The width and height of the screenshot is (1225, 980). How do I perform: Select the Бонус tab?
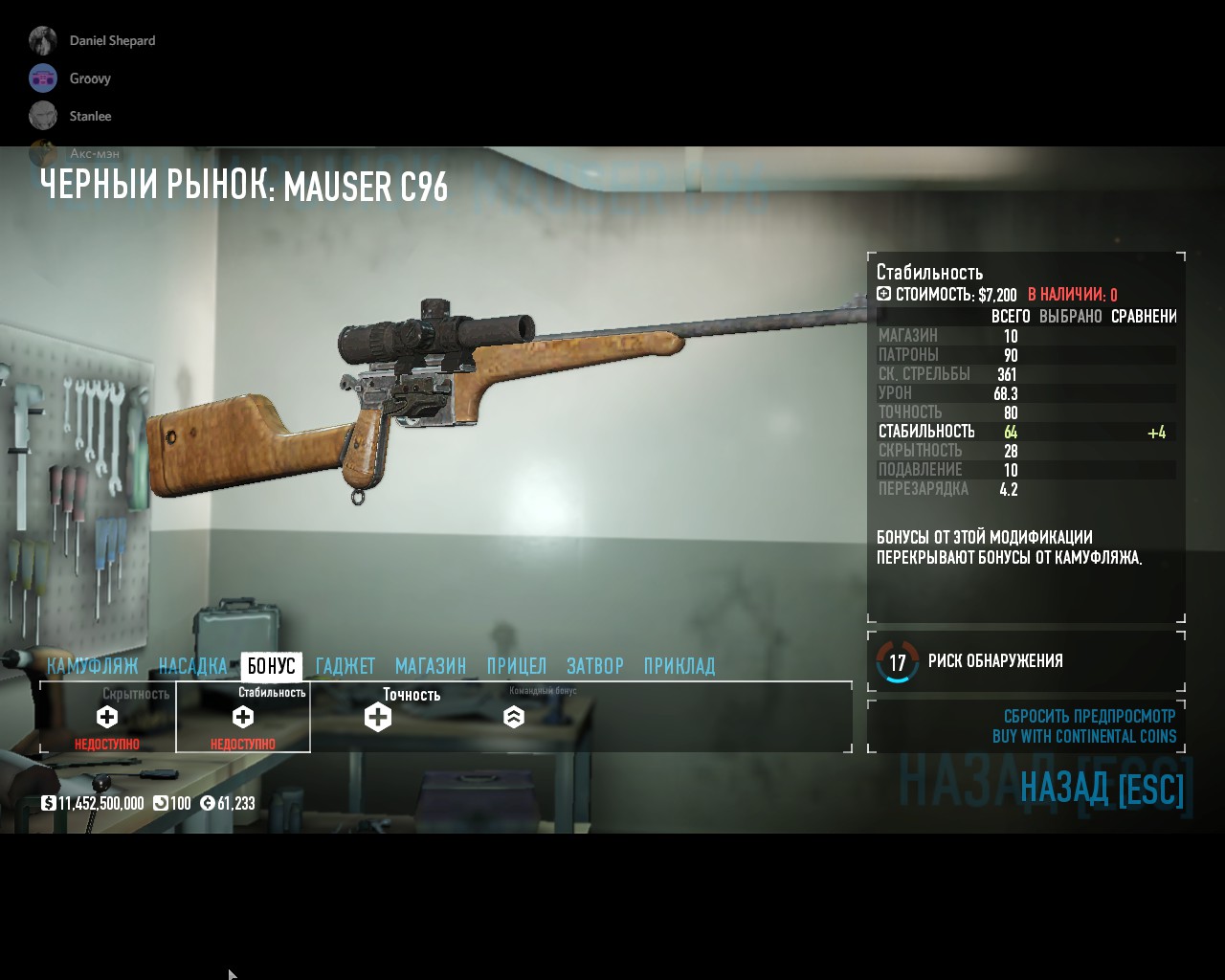272,666
